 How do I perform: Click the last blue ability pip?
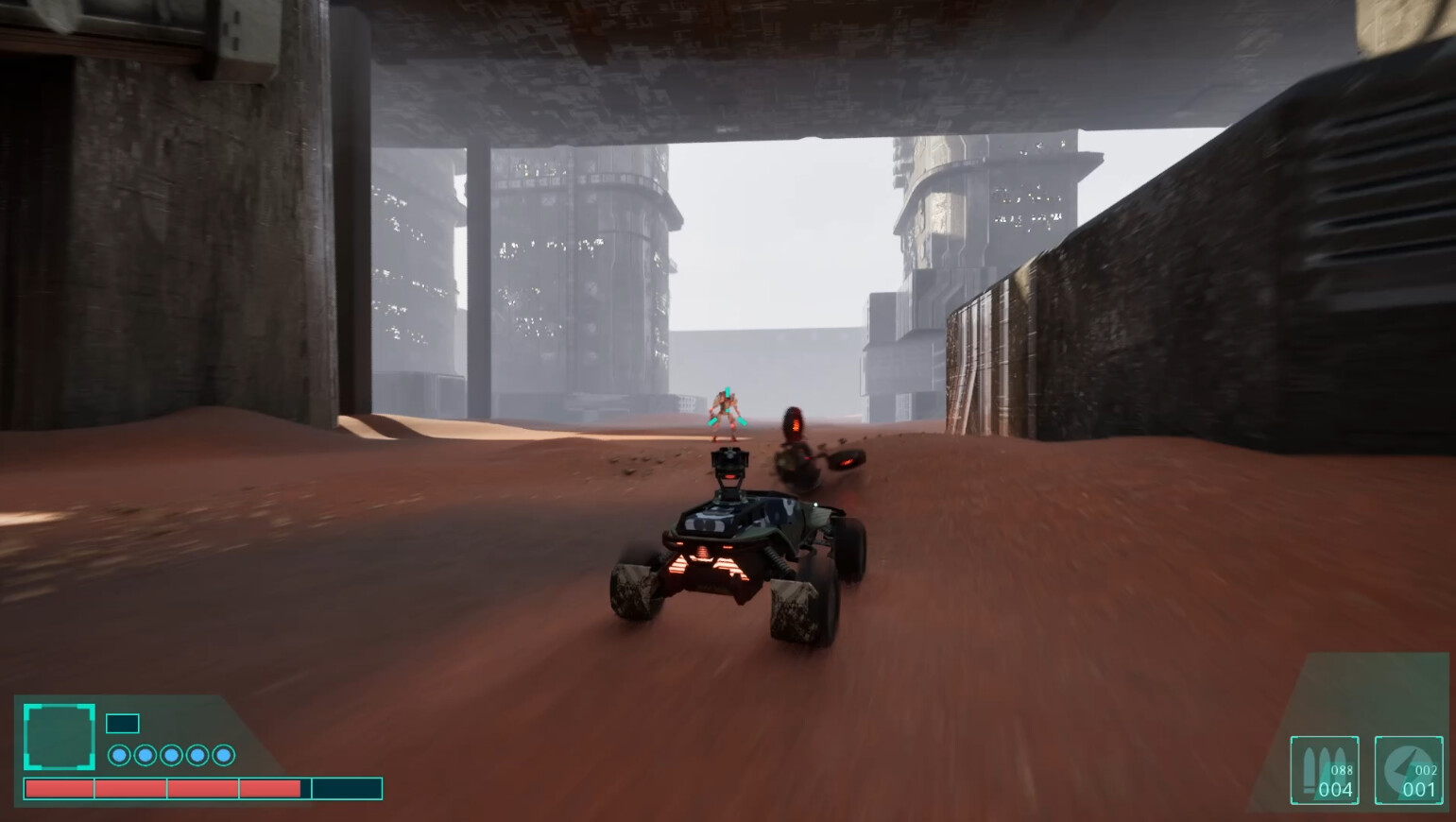(224, 756)
